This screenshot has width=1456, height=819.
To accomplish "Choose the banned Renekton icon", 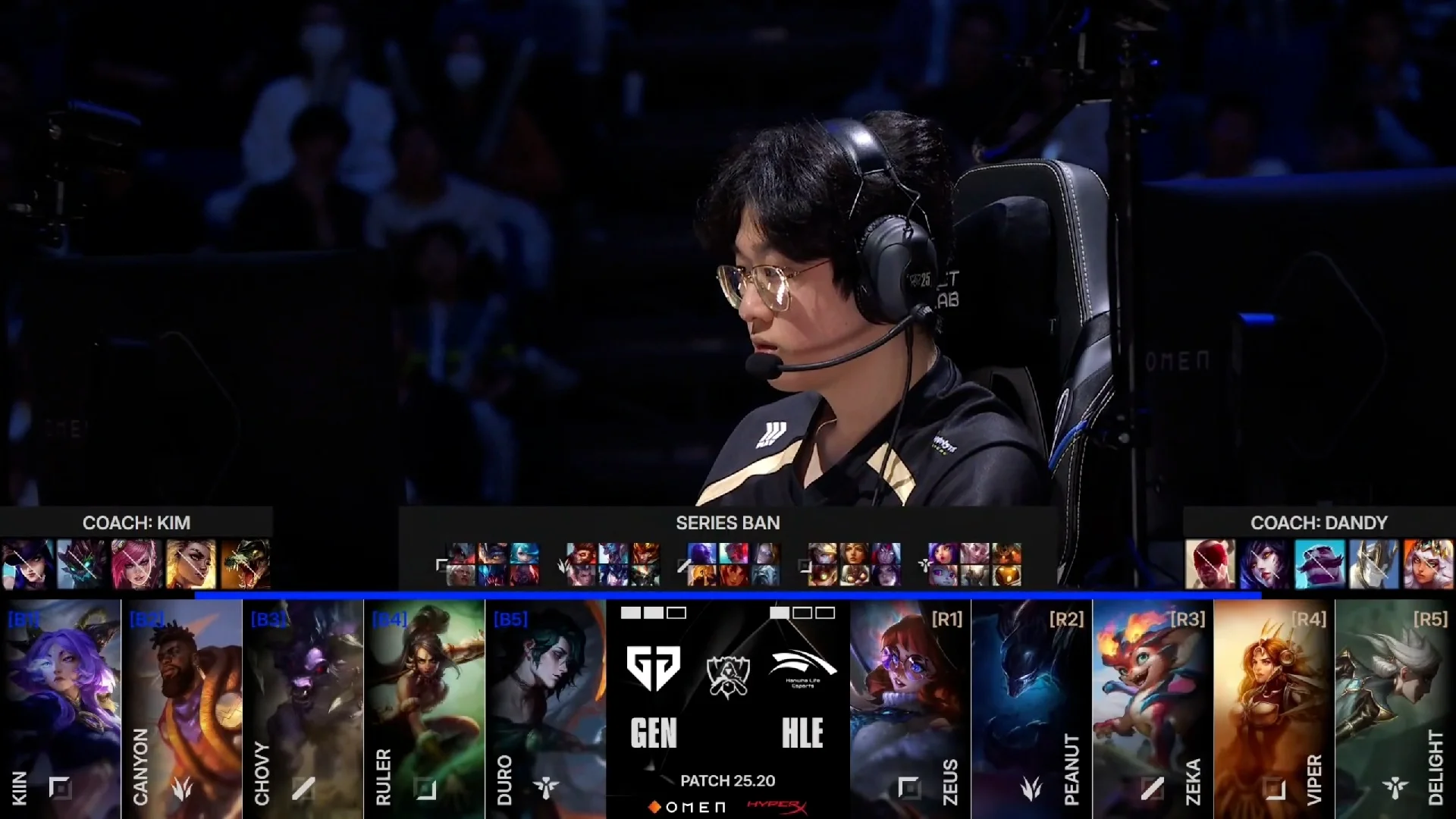I will (246, 564).
